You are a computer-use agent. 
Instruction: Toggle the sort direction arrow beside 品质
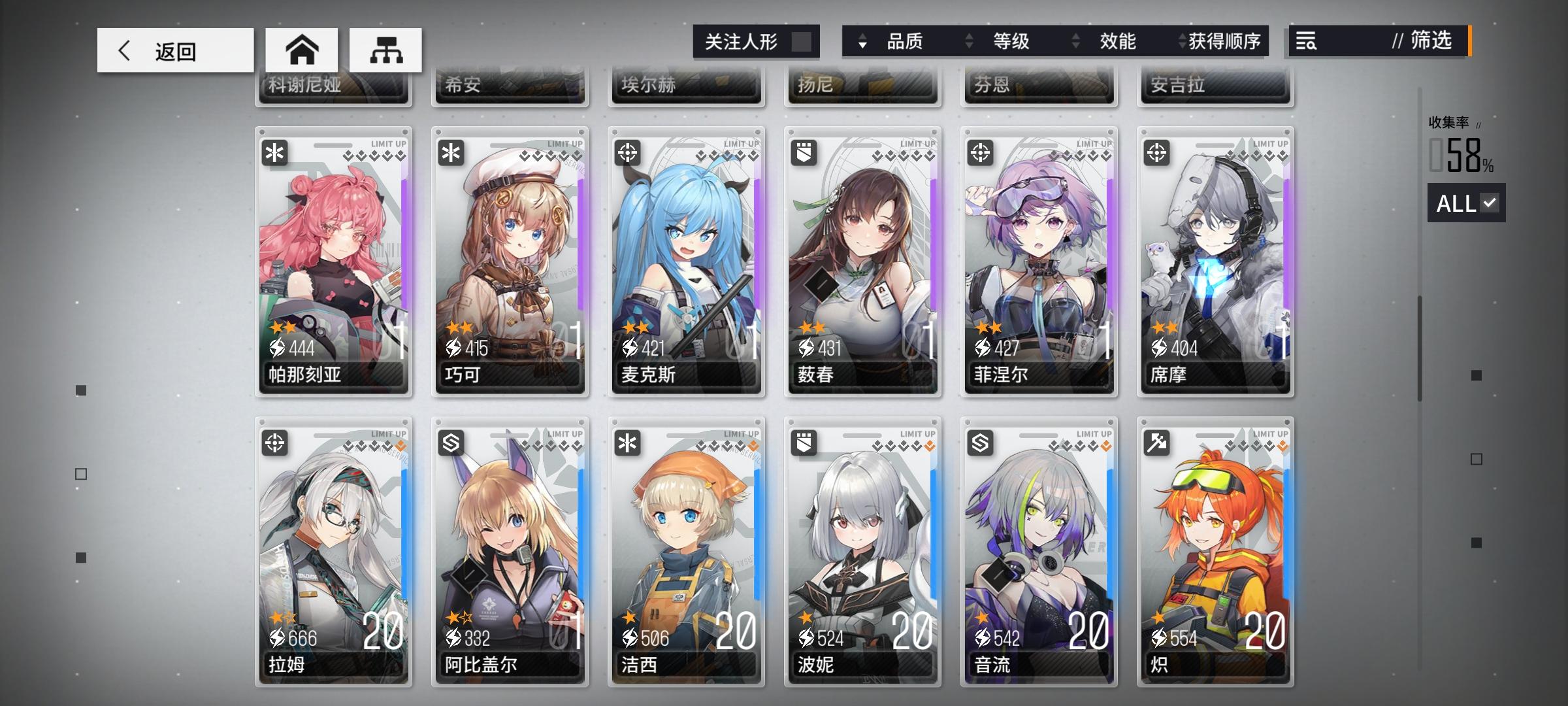(864, 42)
